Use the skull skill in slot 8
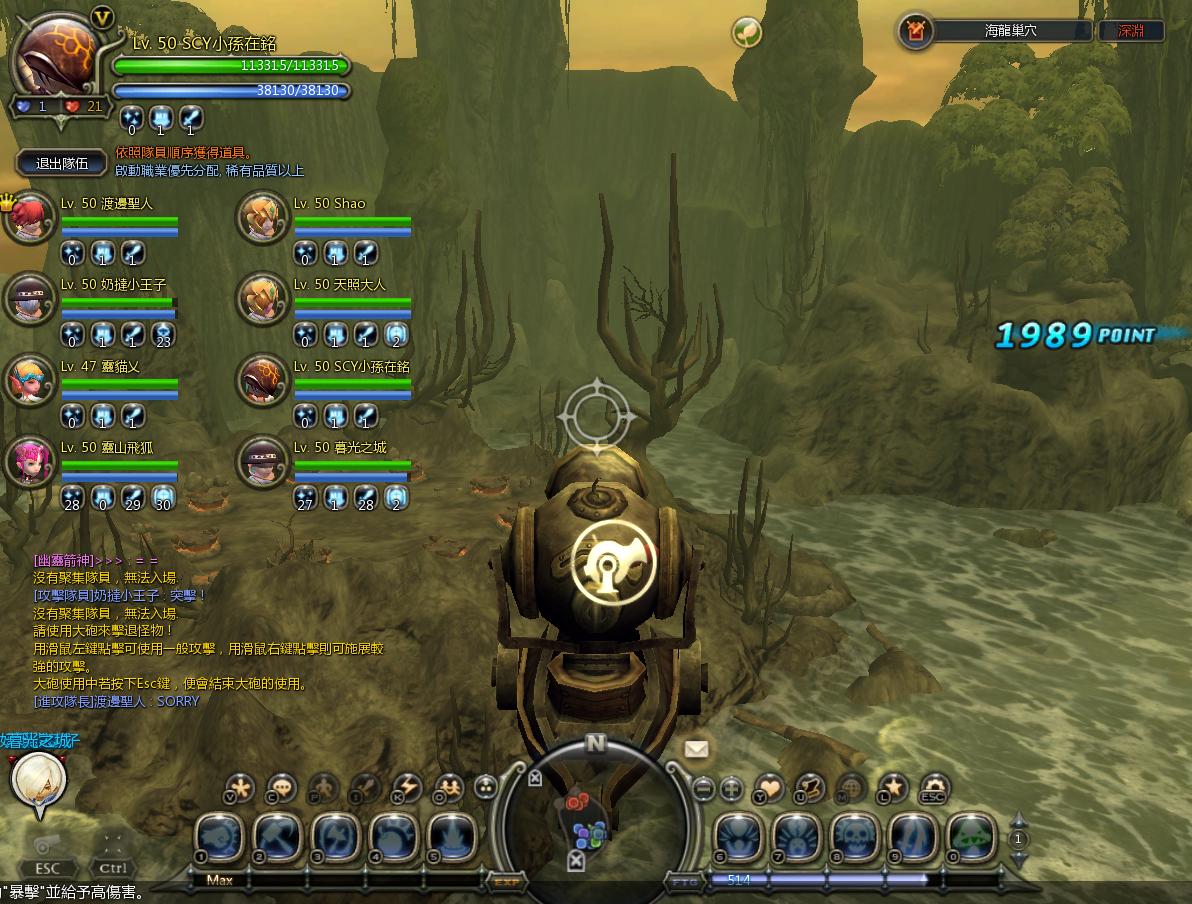This screenshot has height=904, width=1192. 855,837
